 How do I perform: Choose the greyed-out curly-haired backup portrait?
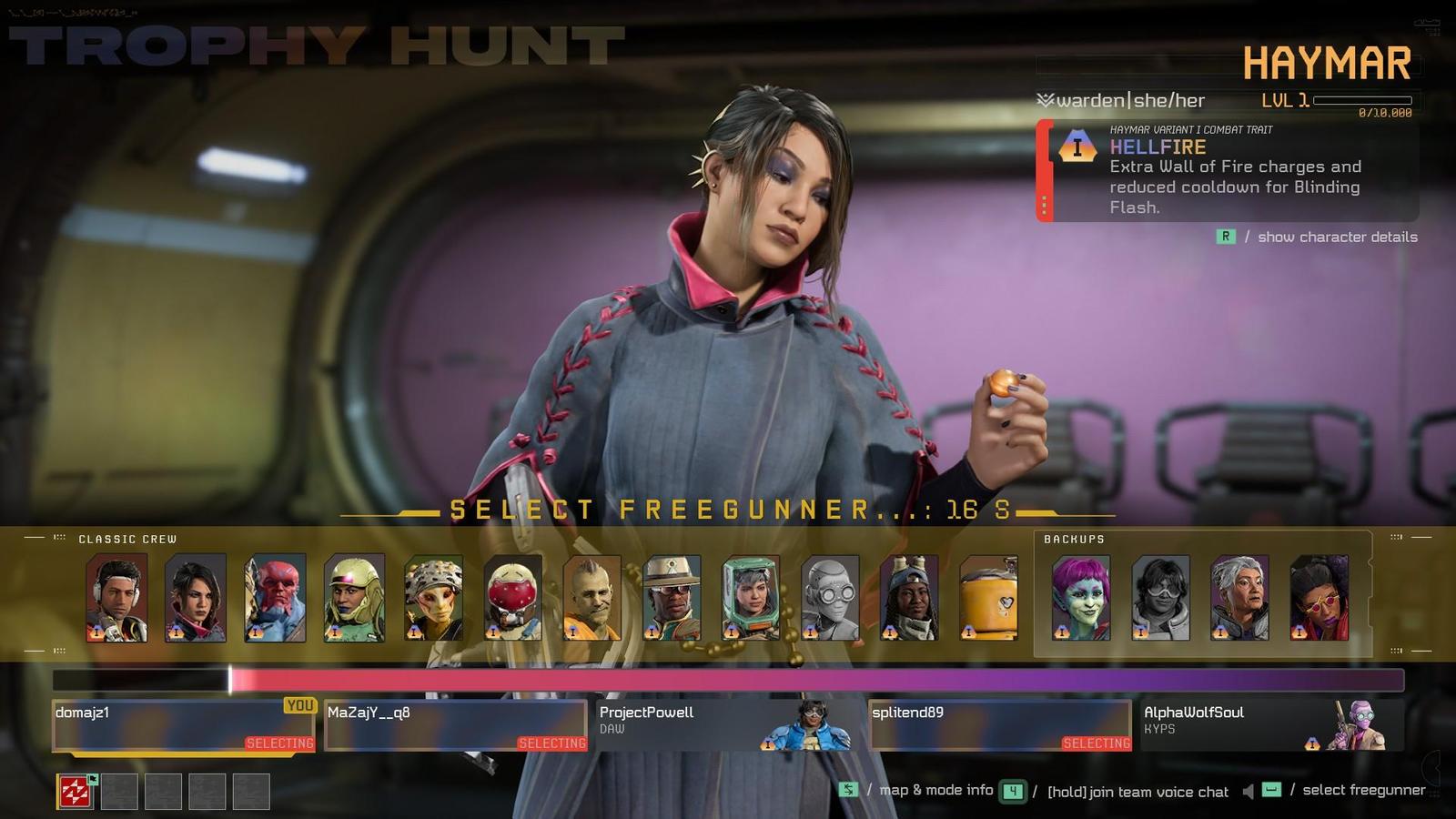pyautogui.click(x=1160, y=598)
